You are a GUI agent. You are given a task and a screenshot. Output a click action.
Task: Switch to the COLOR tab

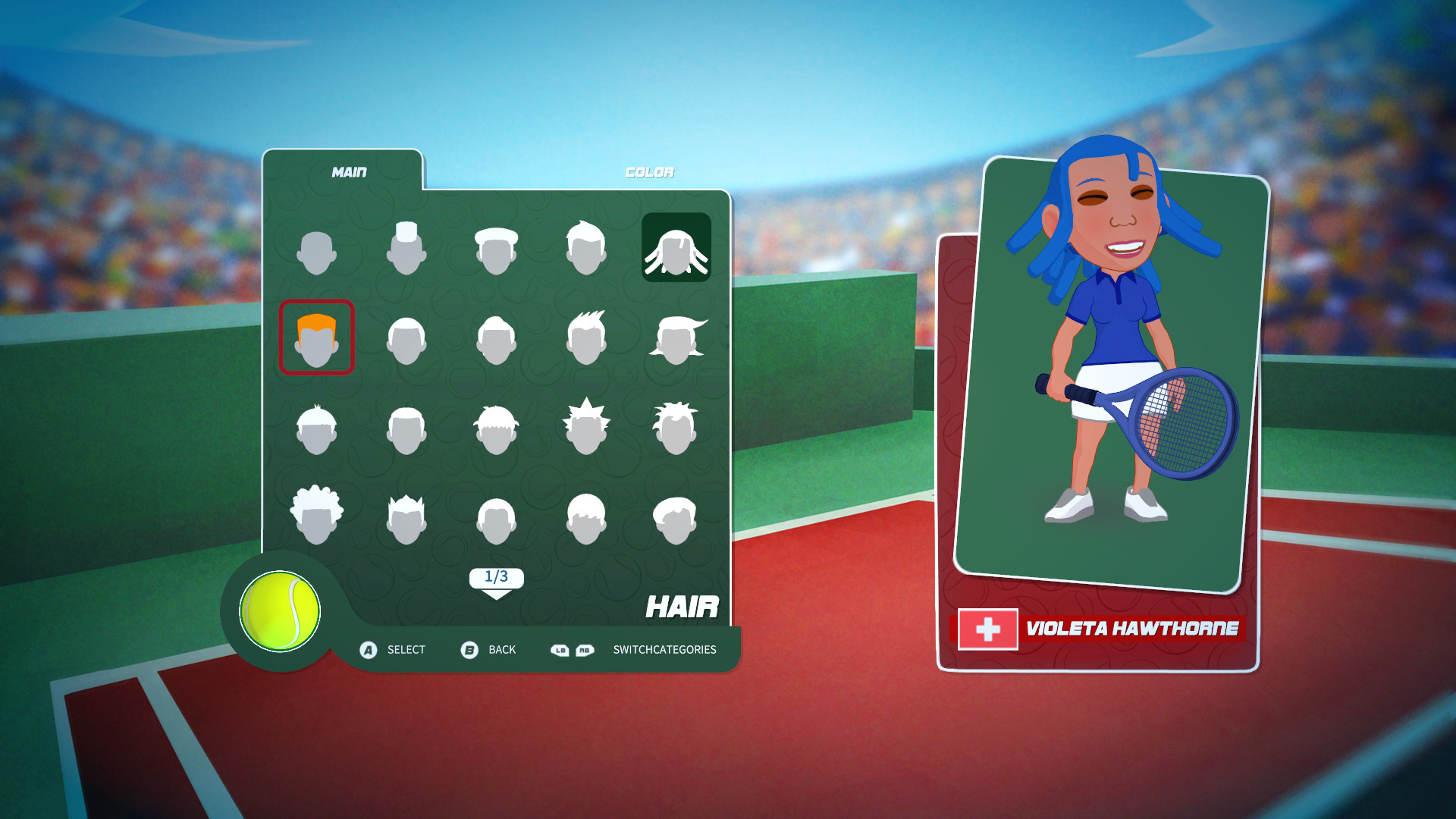(x=649, y=171)
